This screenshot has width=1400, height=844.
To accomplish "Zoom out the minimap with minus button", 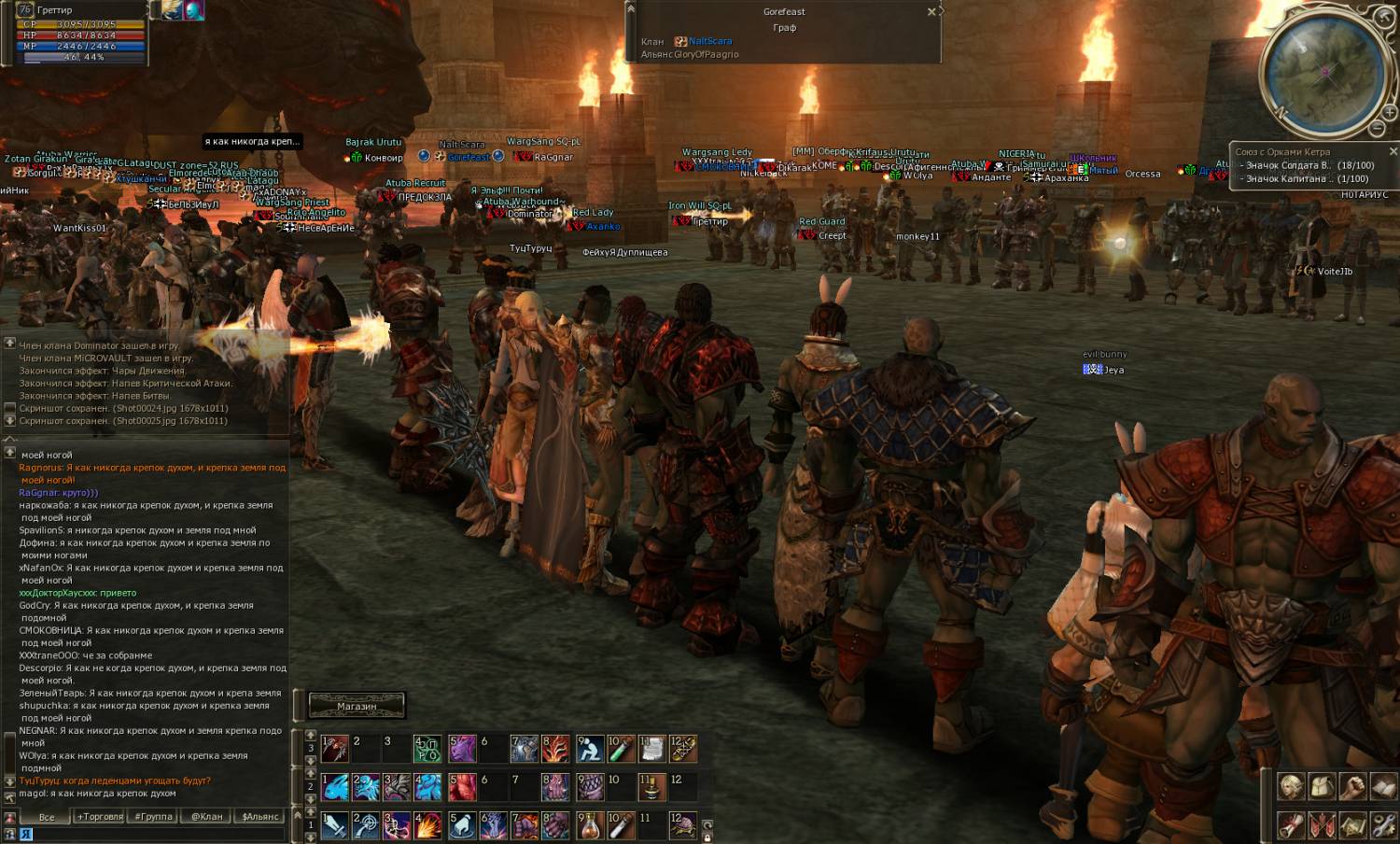I will point(1377,128).
